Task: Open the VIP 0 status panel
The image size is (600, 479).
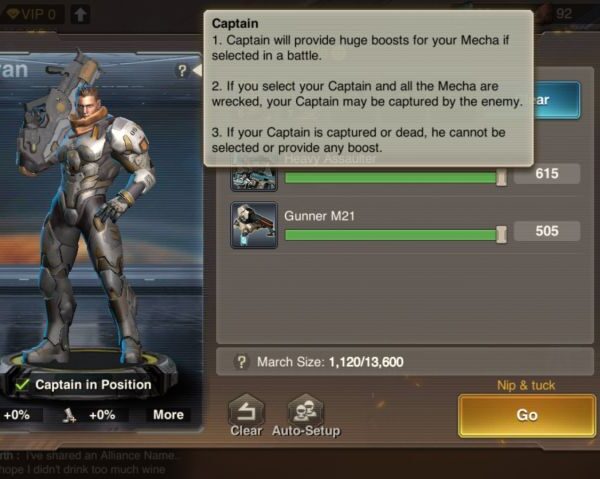Action: [x=32, y=14]
